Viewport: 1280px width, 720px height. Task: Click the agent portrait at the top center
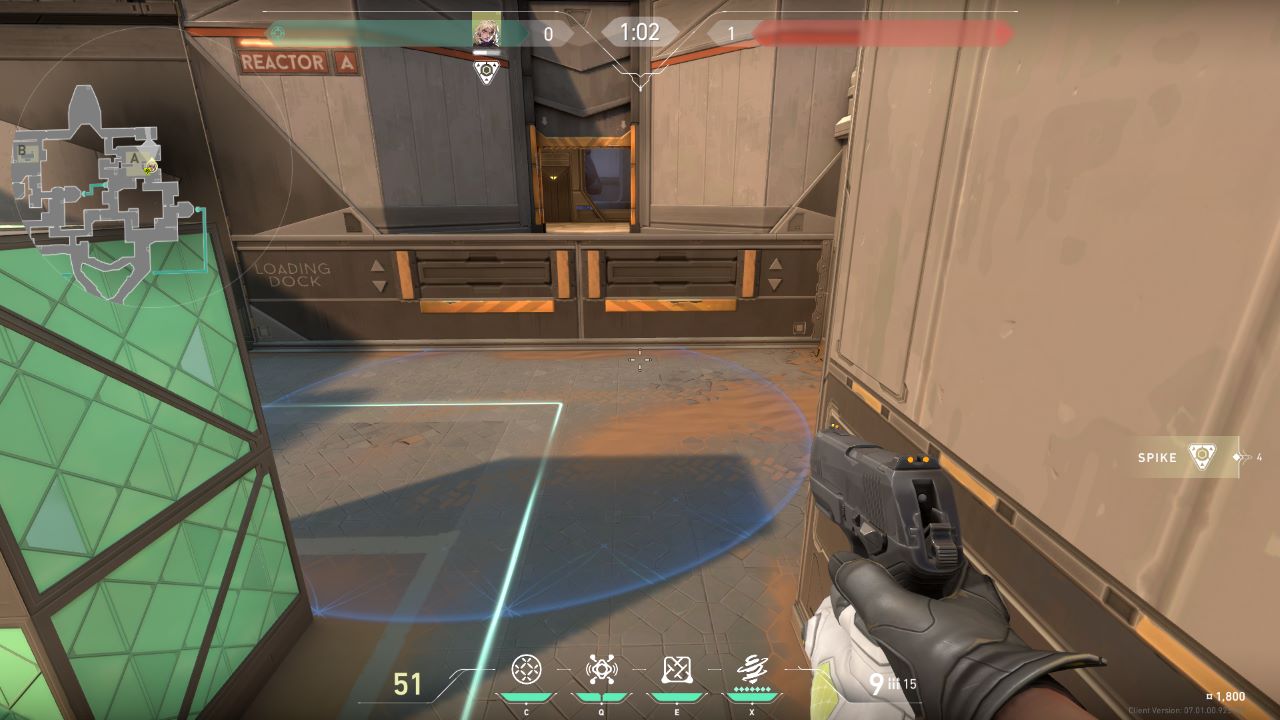click(x=487, y=31)
